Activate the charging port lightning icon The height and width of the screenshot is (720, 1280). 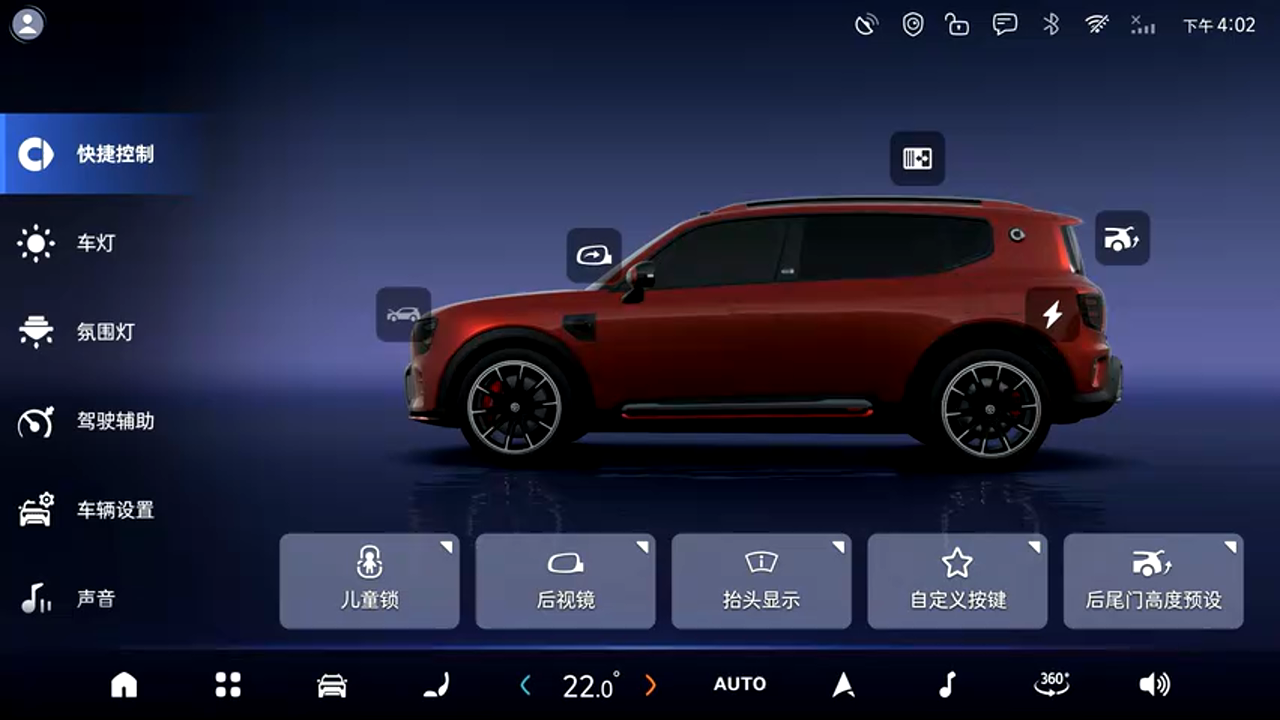(1052, 315)
